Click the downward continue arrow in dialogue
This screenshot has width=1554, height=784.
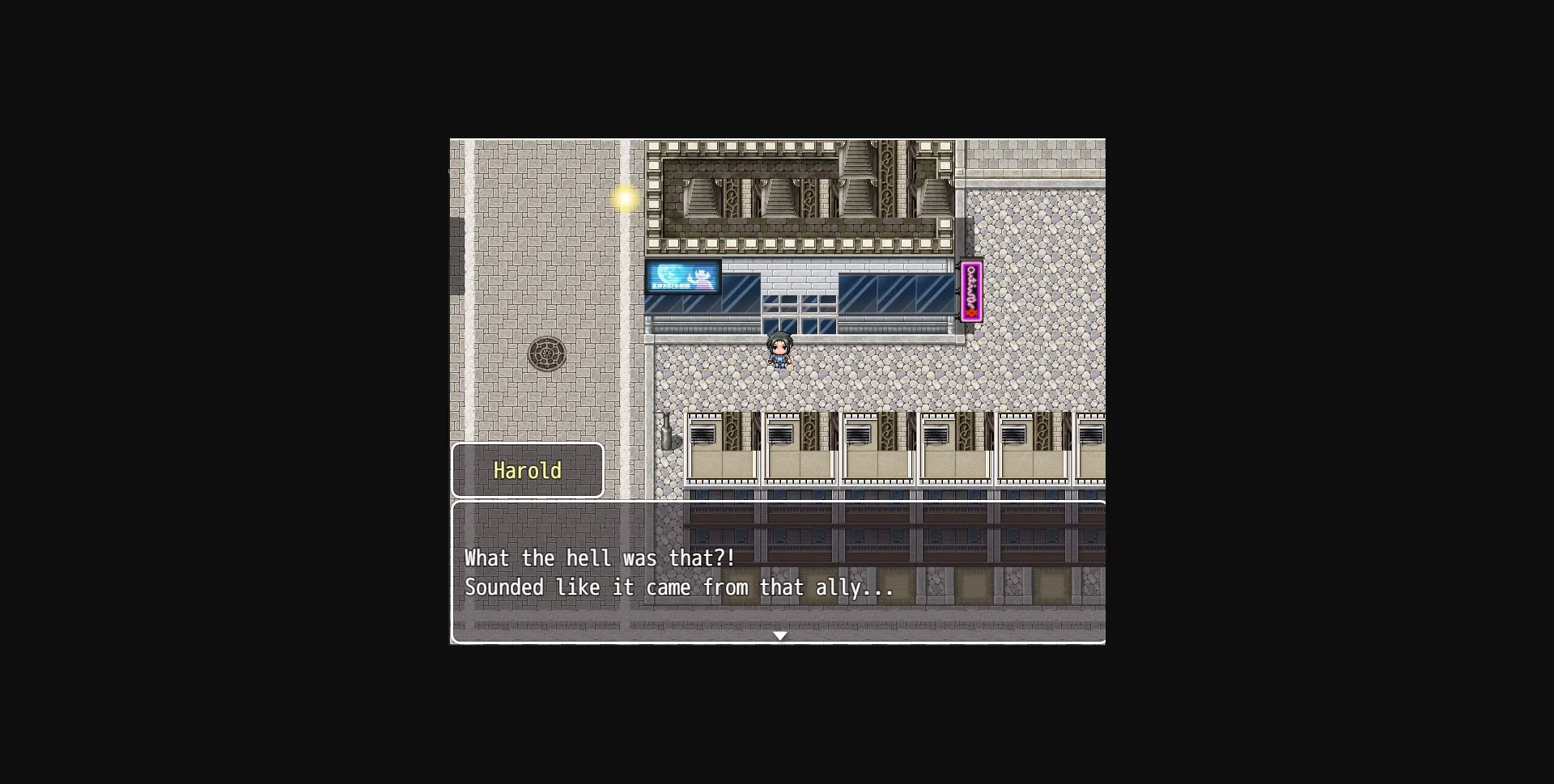point(780,636)
